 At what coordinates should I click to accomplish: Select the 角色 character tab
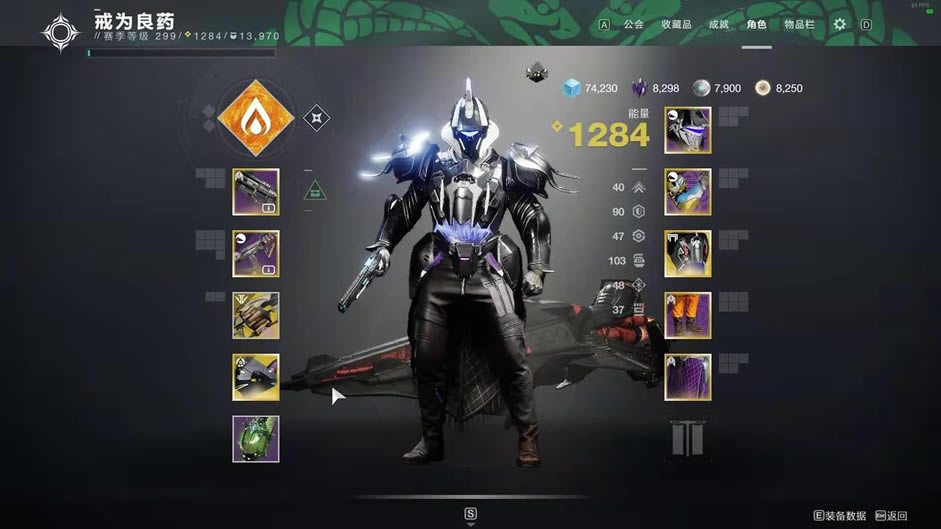(x=756, y=24)
